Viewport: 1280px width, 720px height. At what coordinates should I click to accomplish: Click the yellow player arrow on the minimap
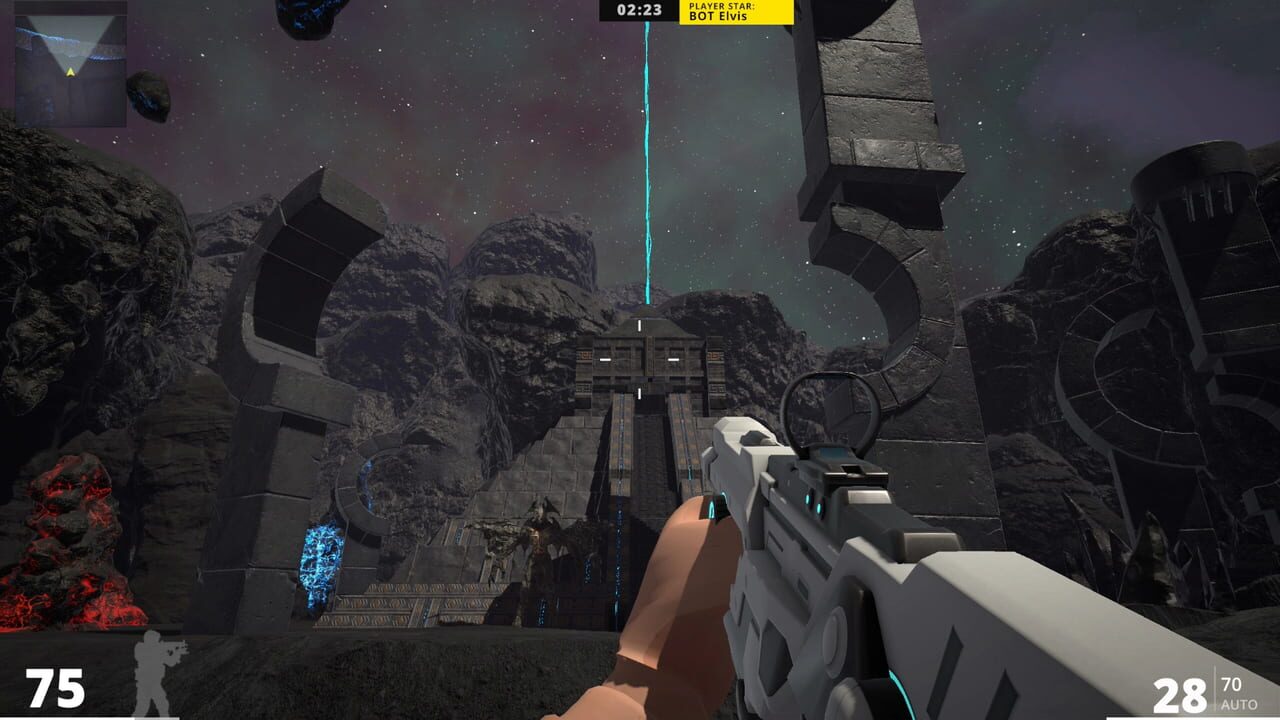(70, 73)
